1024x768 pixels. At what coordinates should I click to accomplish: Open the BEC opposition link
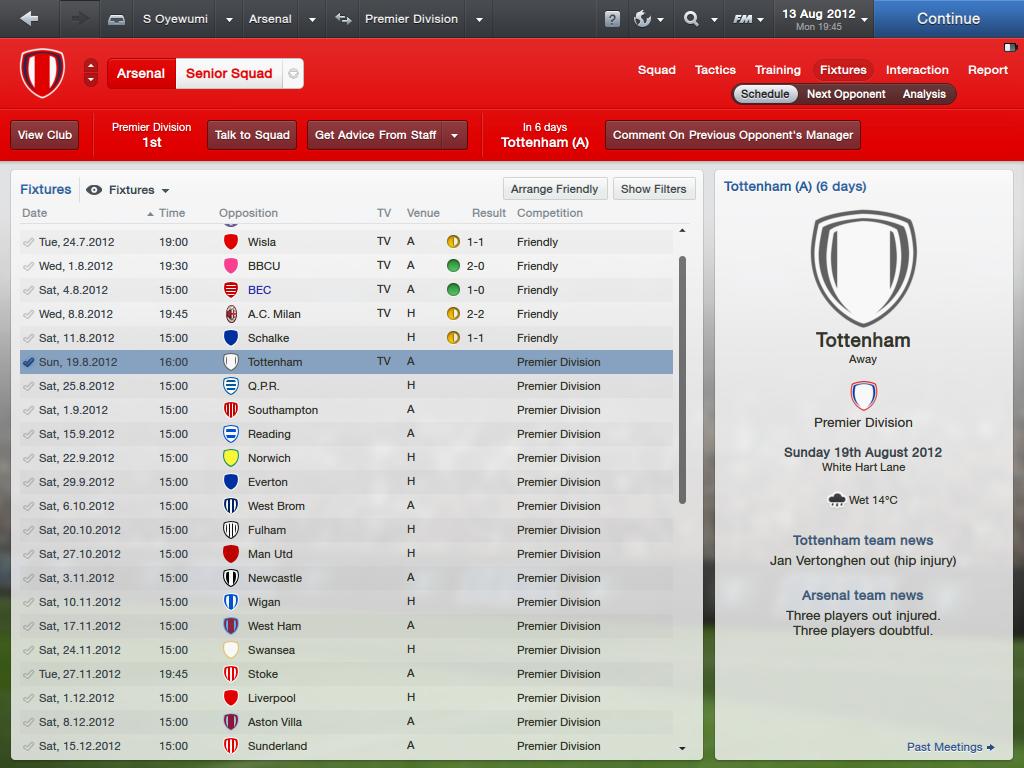(259, 290)
